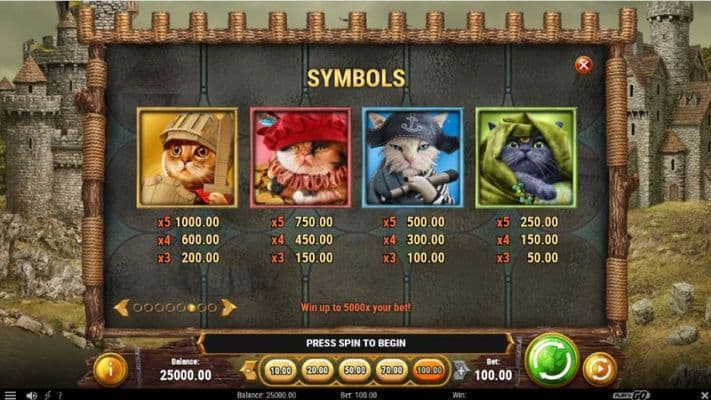The width and height of the screenshot is (711, 400).
Task: Go to the previous paytable page
Action: [121, 307]
